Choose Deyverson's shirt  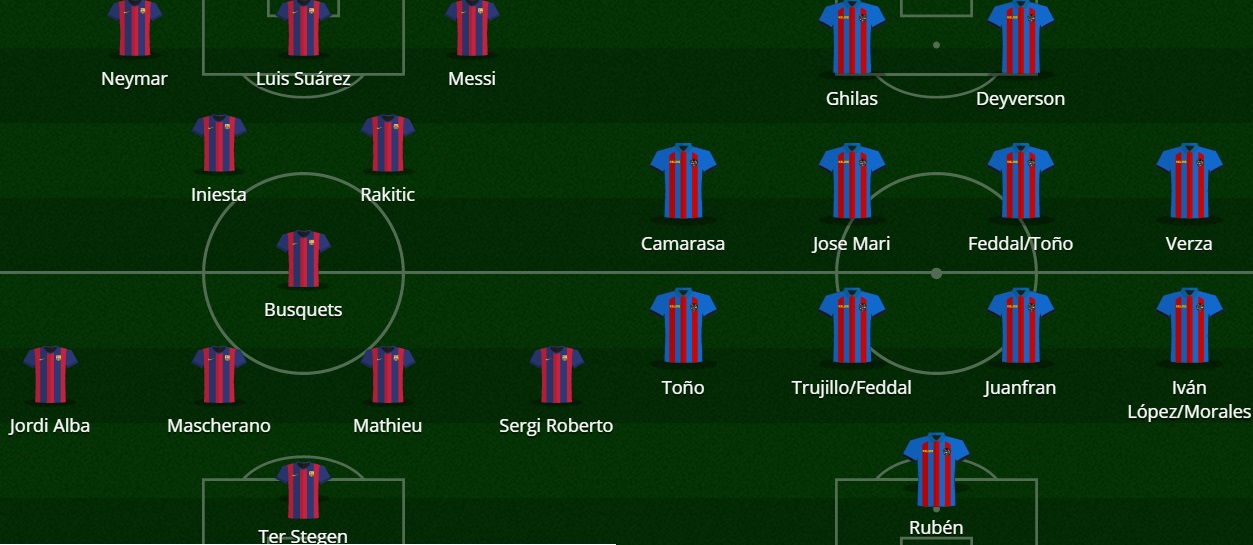tap(1021, 38)
